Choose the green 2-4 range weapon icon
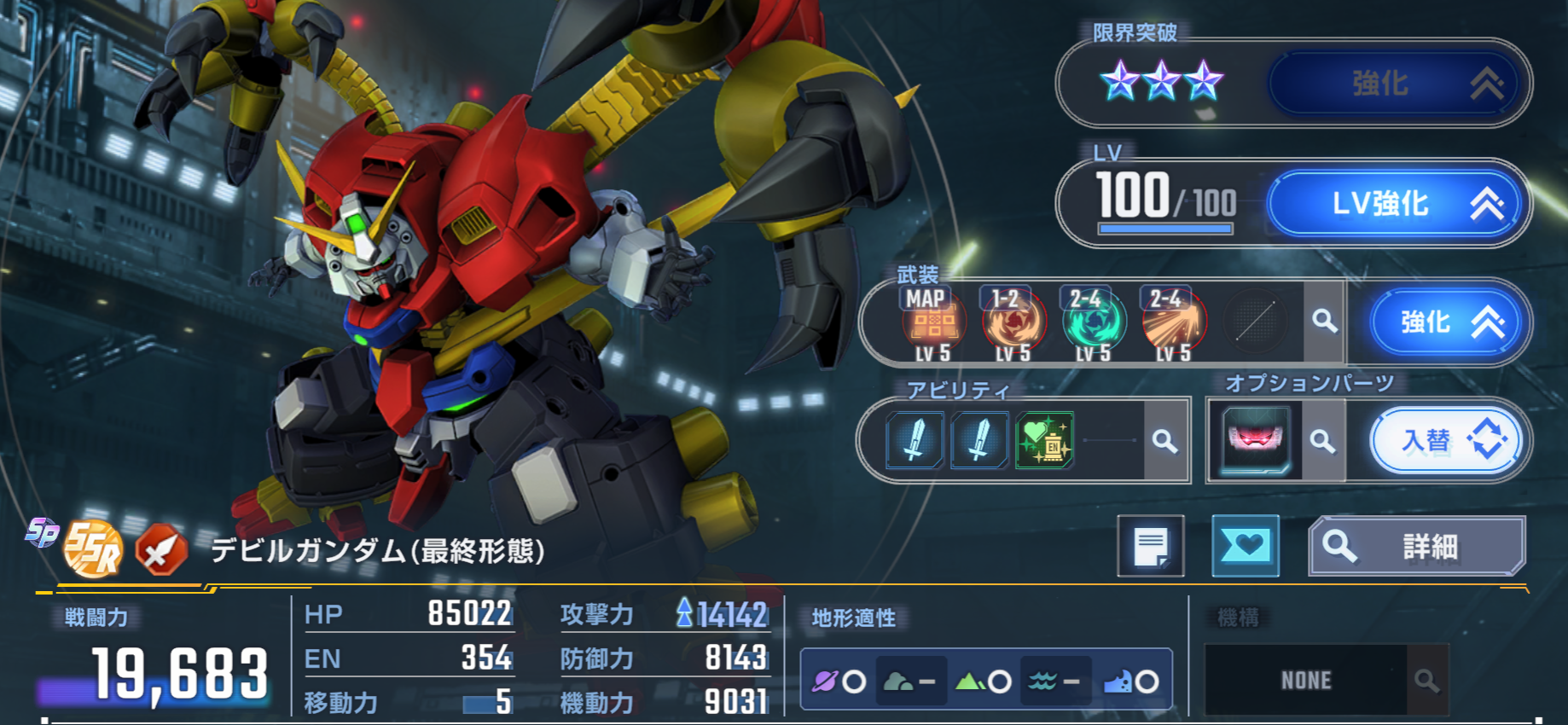This screenshot has height=725, width=1568. tap(1094, 324)
